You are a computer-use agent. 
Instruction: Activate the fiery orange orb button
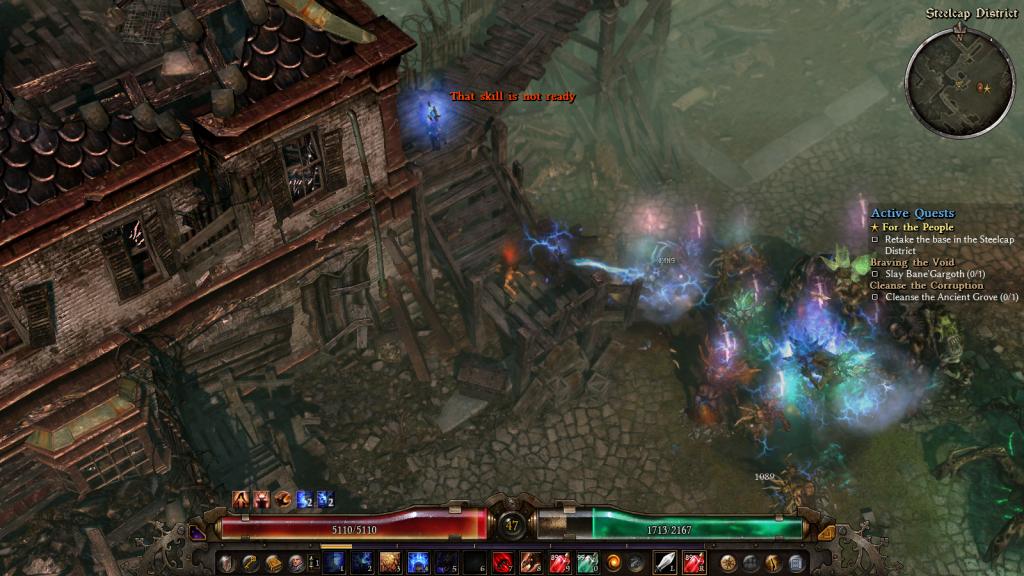(x=613, y=563)
